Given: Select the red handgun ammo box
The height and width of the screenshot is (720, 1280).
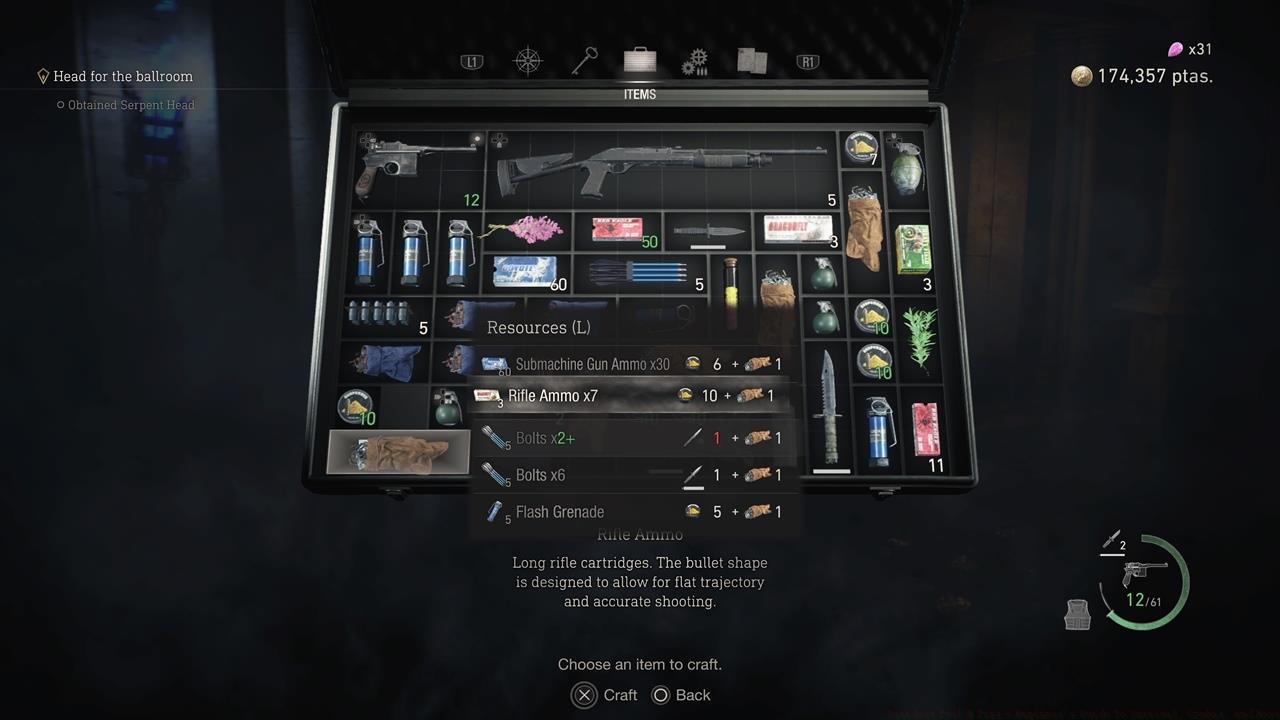Looking at the screenshot, I should pos(617,230).
